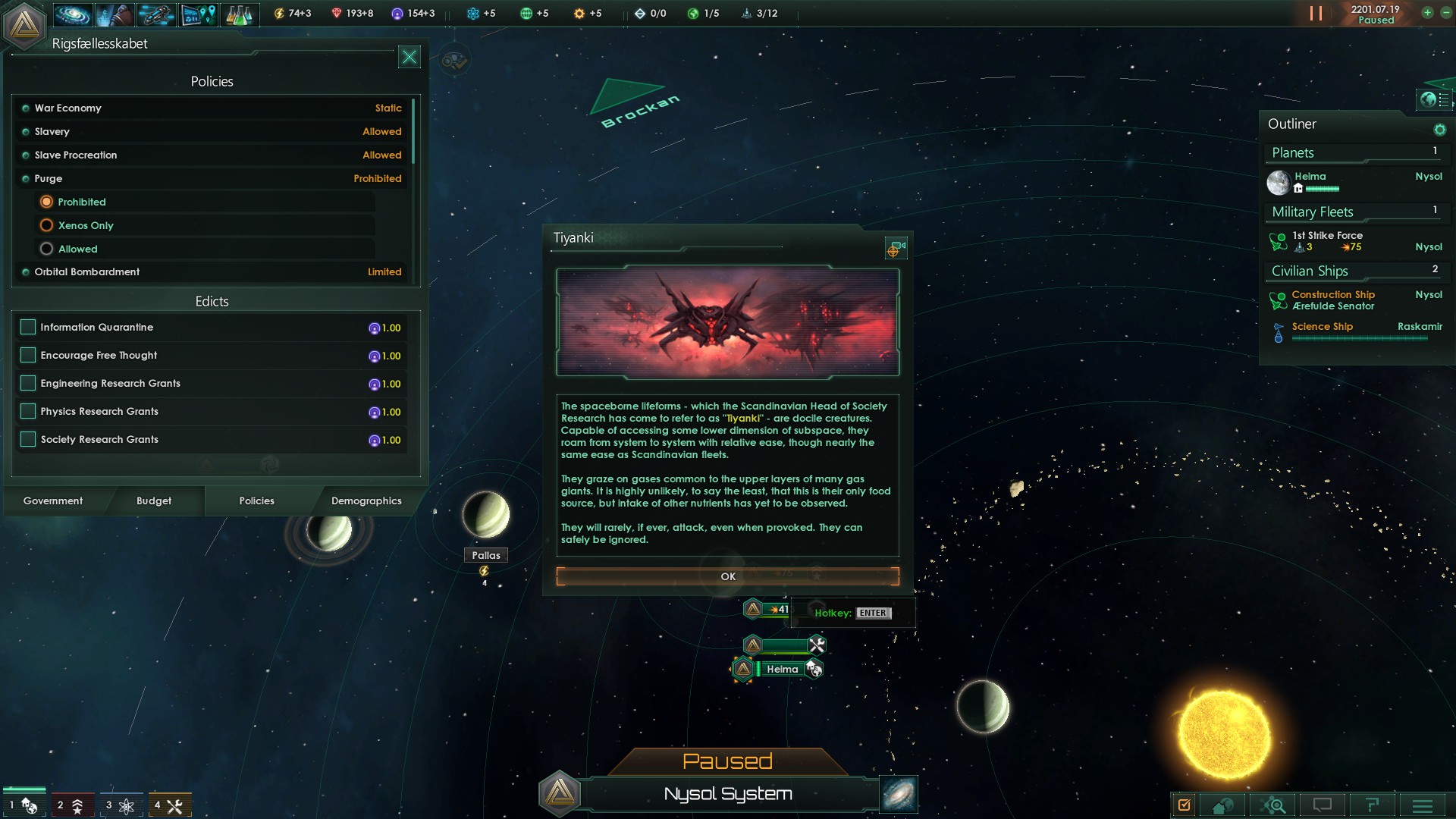Toggle Encourage Free Thought edict

[28, 355]
